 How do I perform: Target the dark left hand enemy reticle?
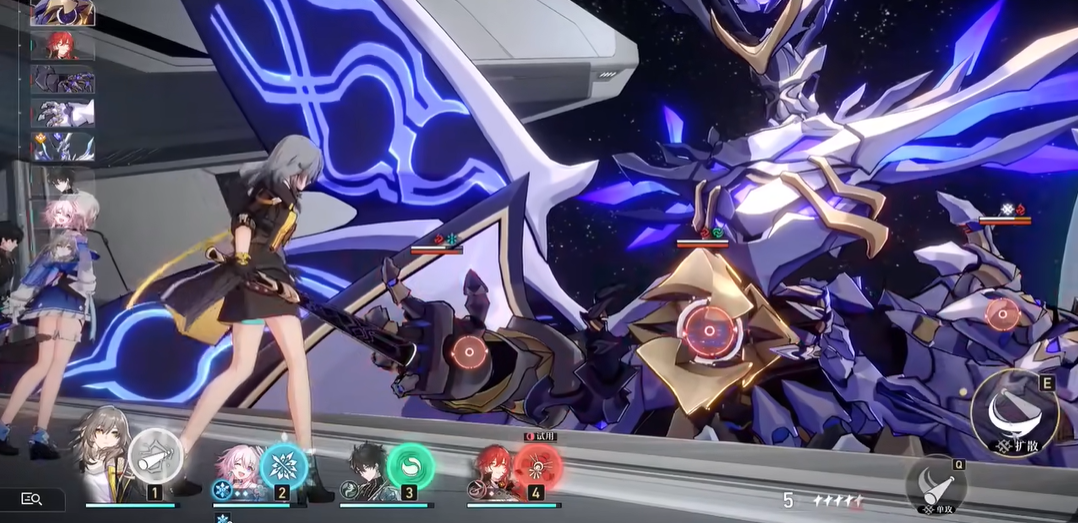pos(467,352)
